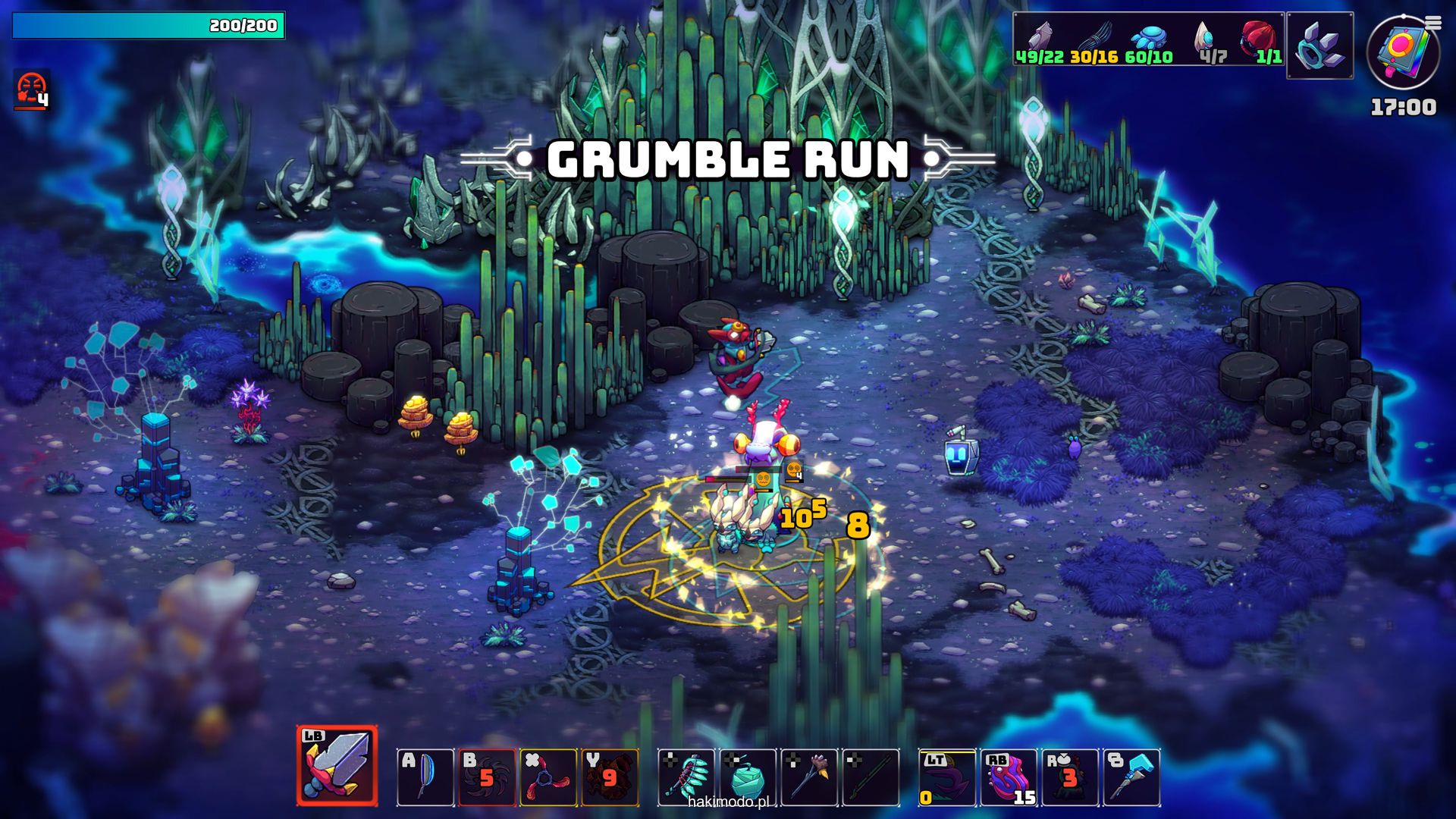Open the crystal ring crafting recipe slot
This screenshot has height=819, width=1456.
coord(1319,45)
